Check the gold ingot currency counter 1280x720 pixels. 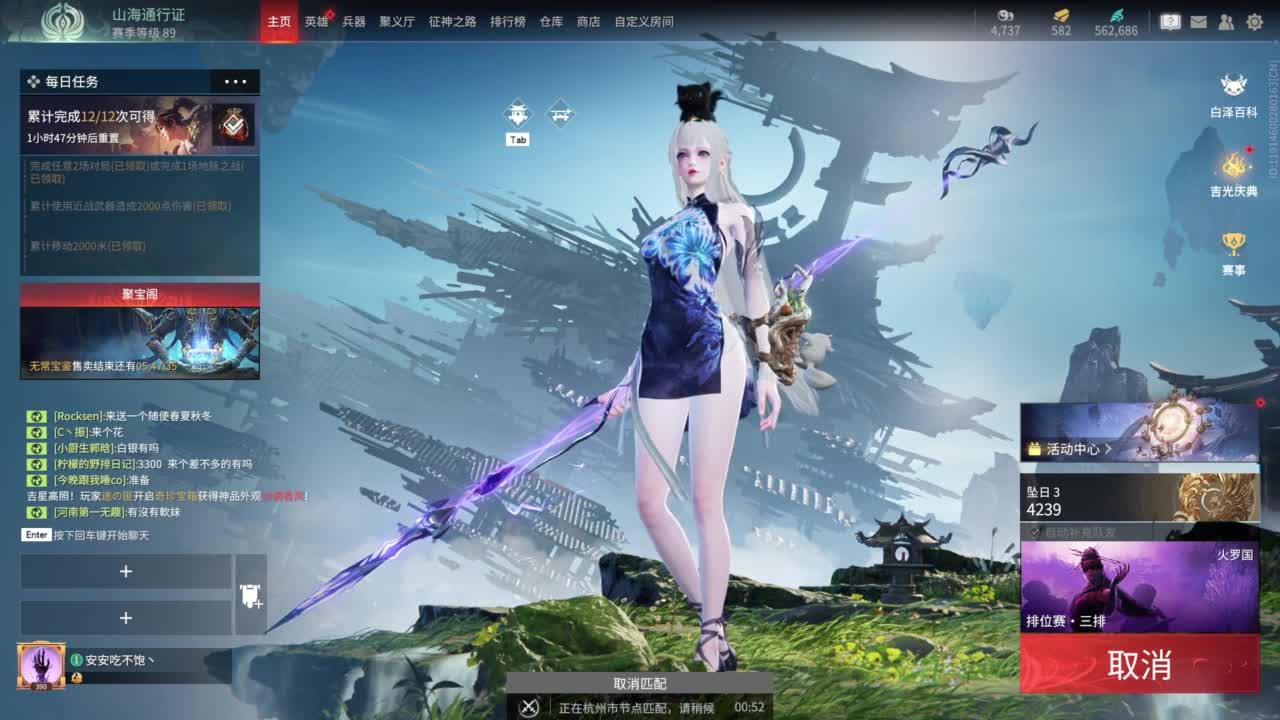(x=1059, y=22)
